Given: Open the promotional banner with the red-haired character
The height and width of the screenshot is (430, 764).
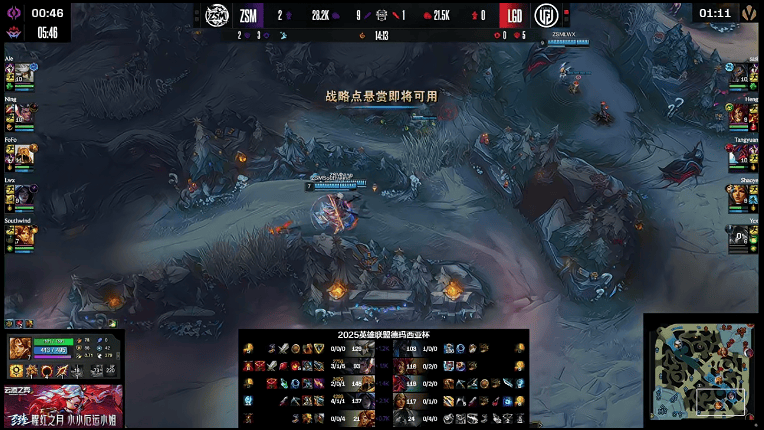Looking at the screenshot, I should [x=62, y=406].
